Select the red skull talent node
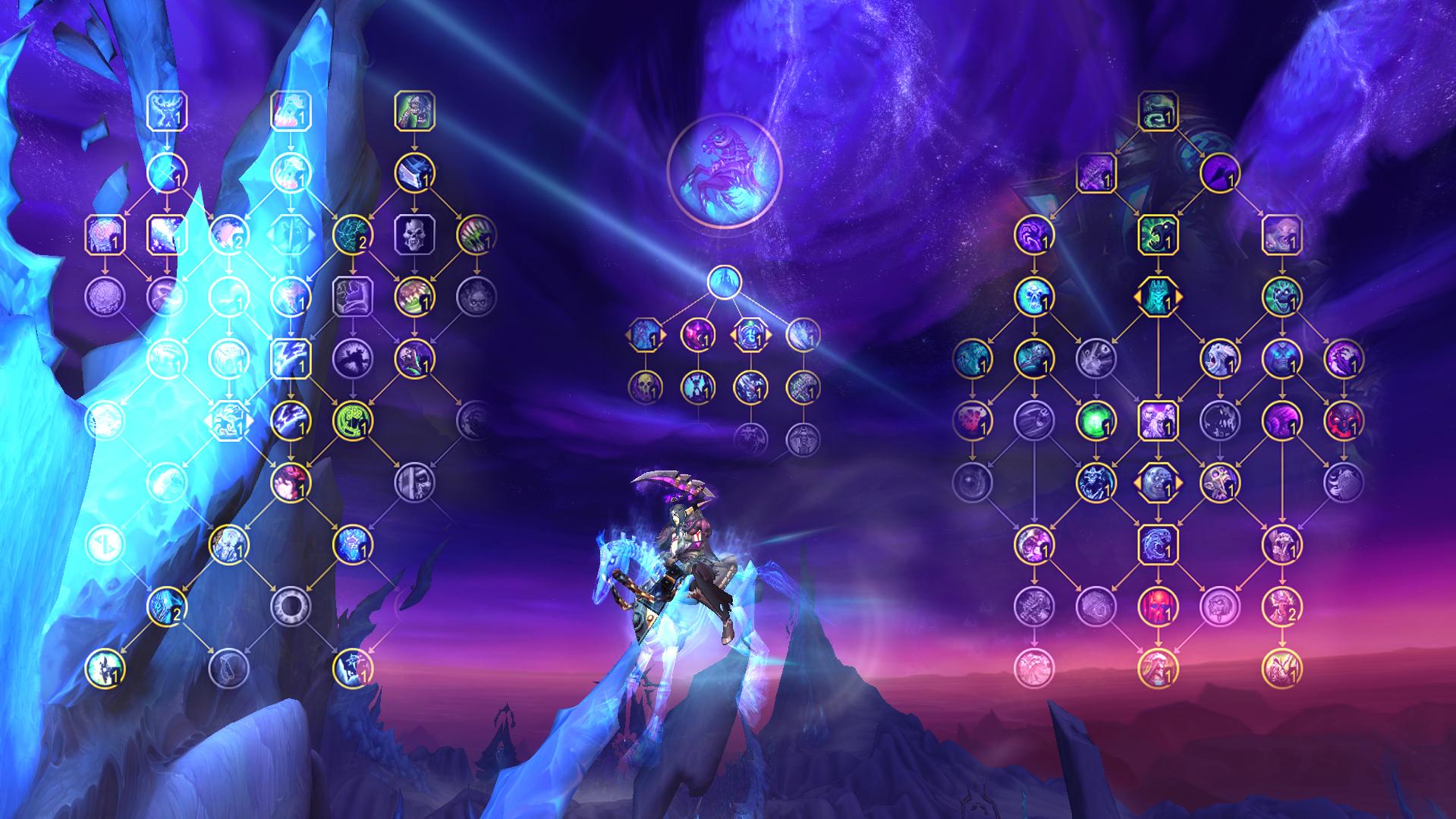Viewport: 1456px width, 819px height. pyautogui.click(x=1158, y=605)
